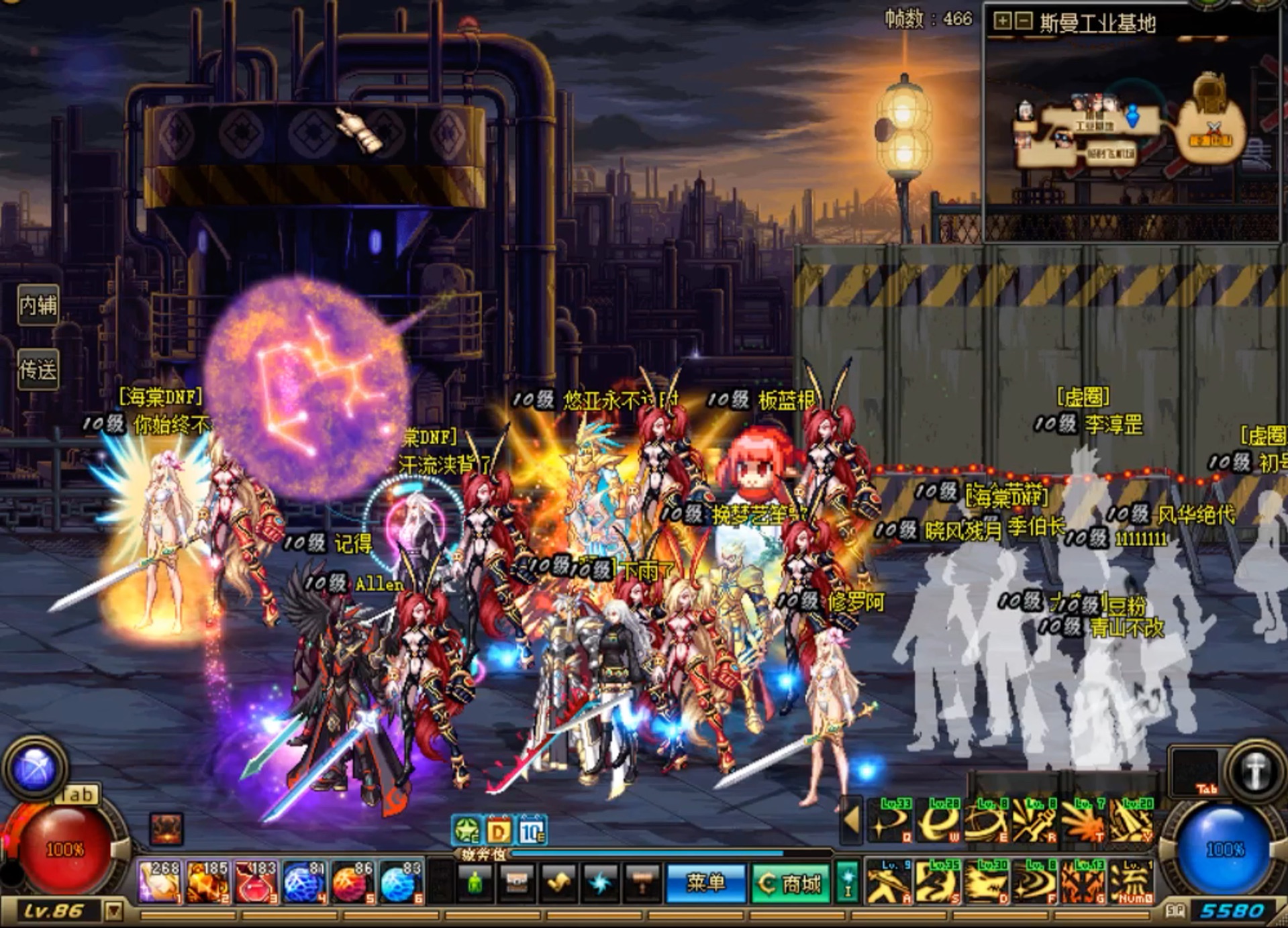
Task: Click the dropdown arrow beside Lv.86
Action: (x=114, y=911)
